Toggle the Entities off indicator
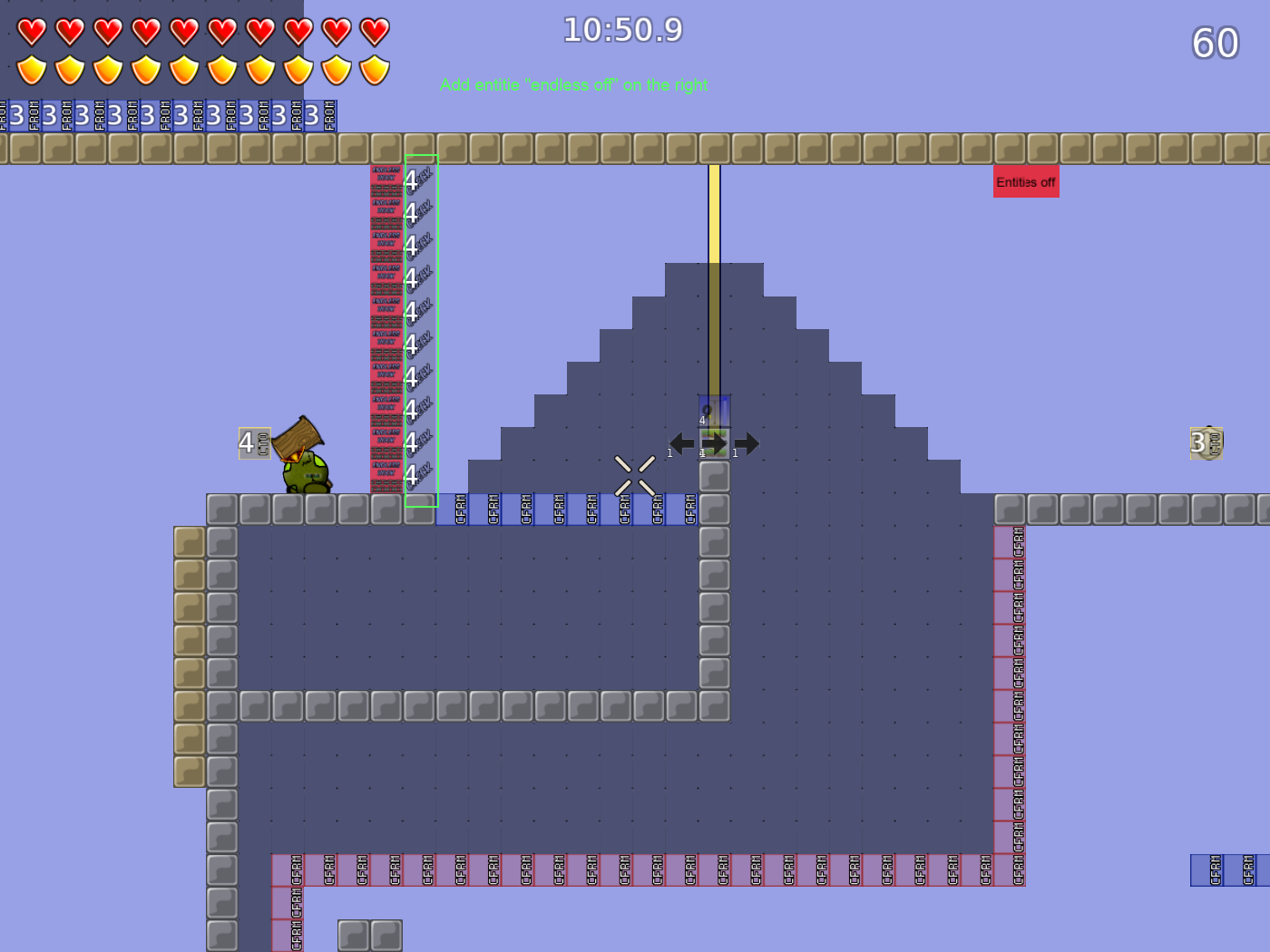Image resolution: width=1270 pixels, height=952 pixels. [x=1026, y=182]
